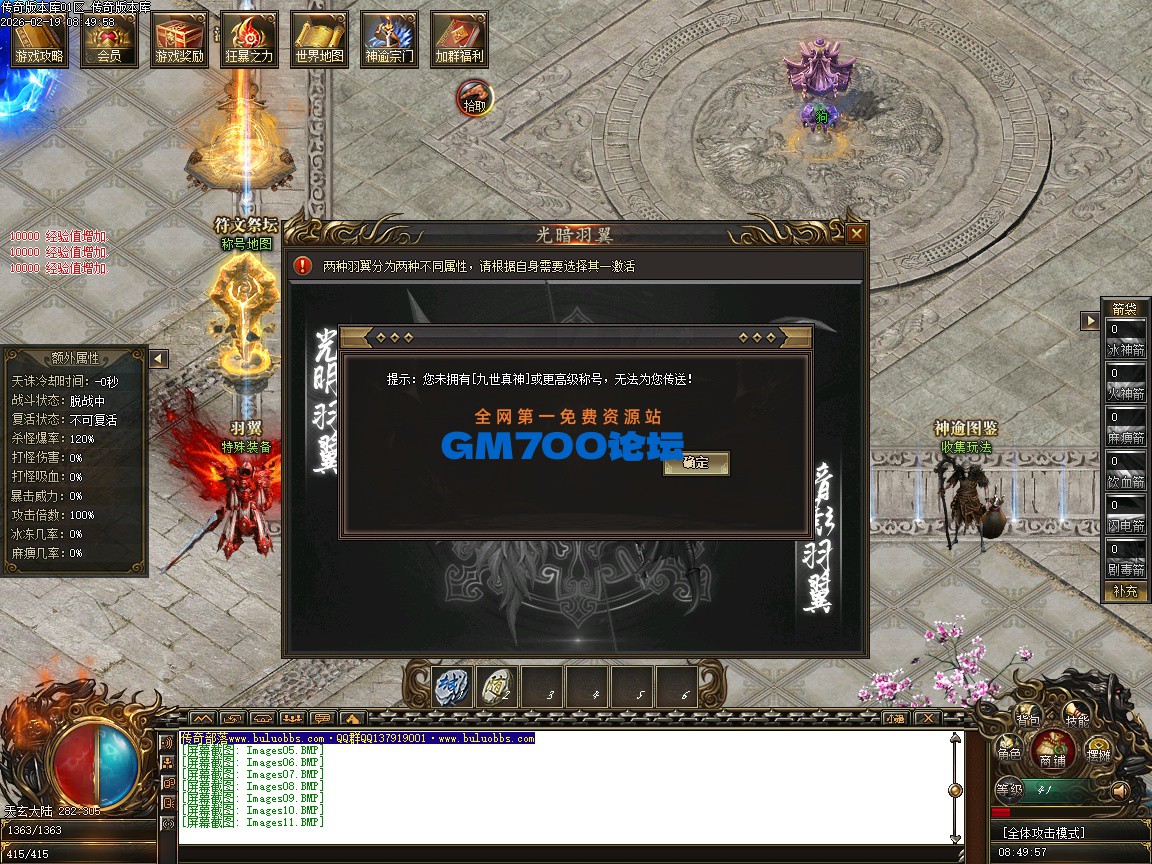
Task: Open the 背包 backpack
Action: (1028, 717)
